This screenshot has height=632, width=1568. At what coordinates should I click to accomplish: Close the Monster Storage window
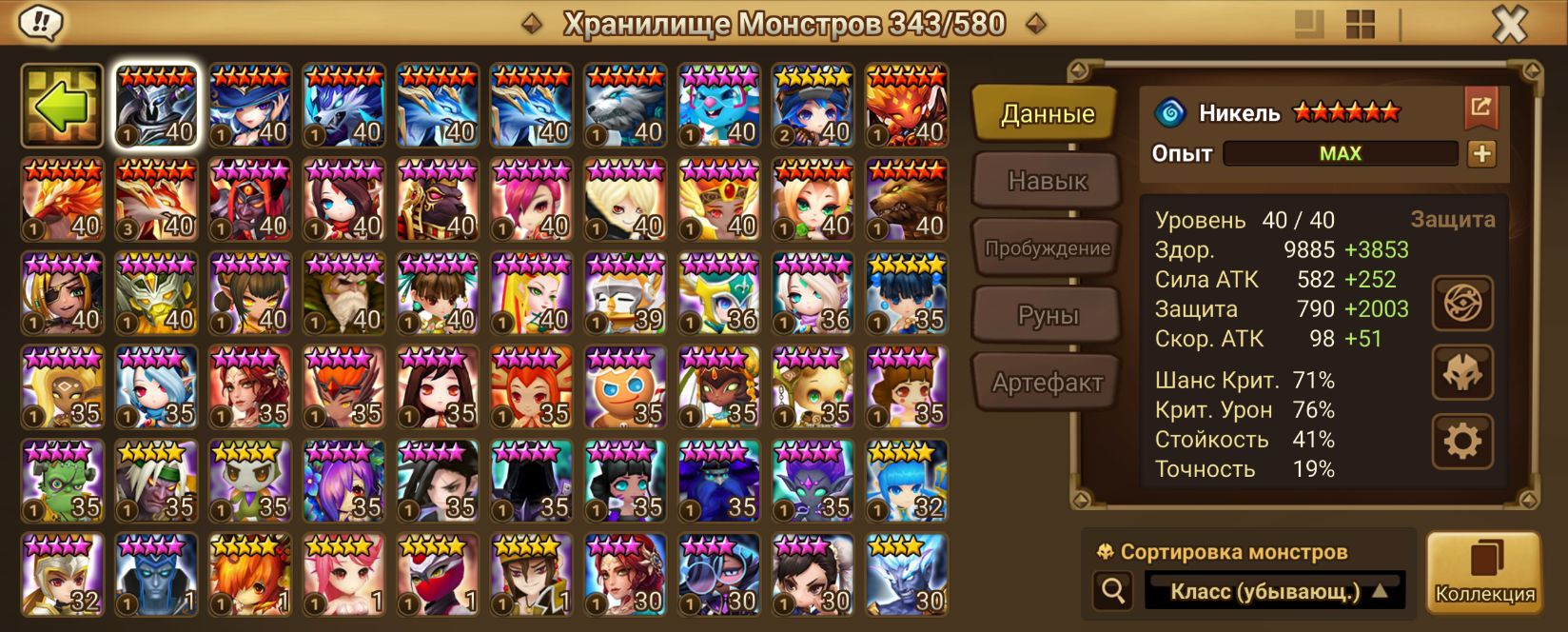[1509, 25]
